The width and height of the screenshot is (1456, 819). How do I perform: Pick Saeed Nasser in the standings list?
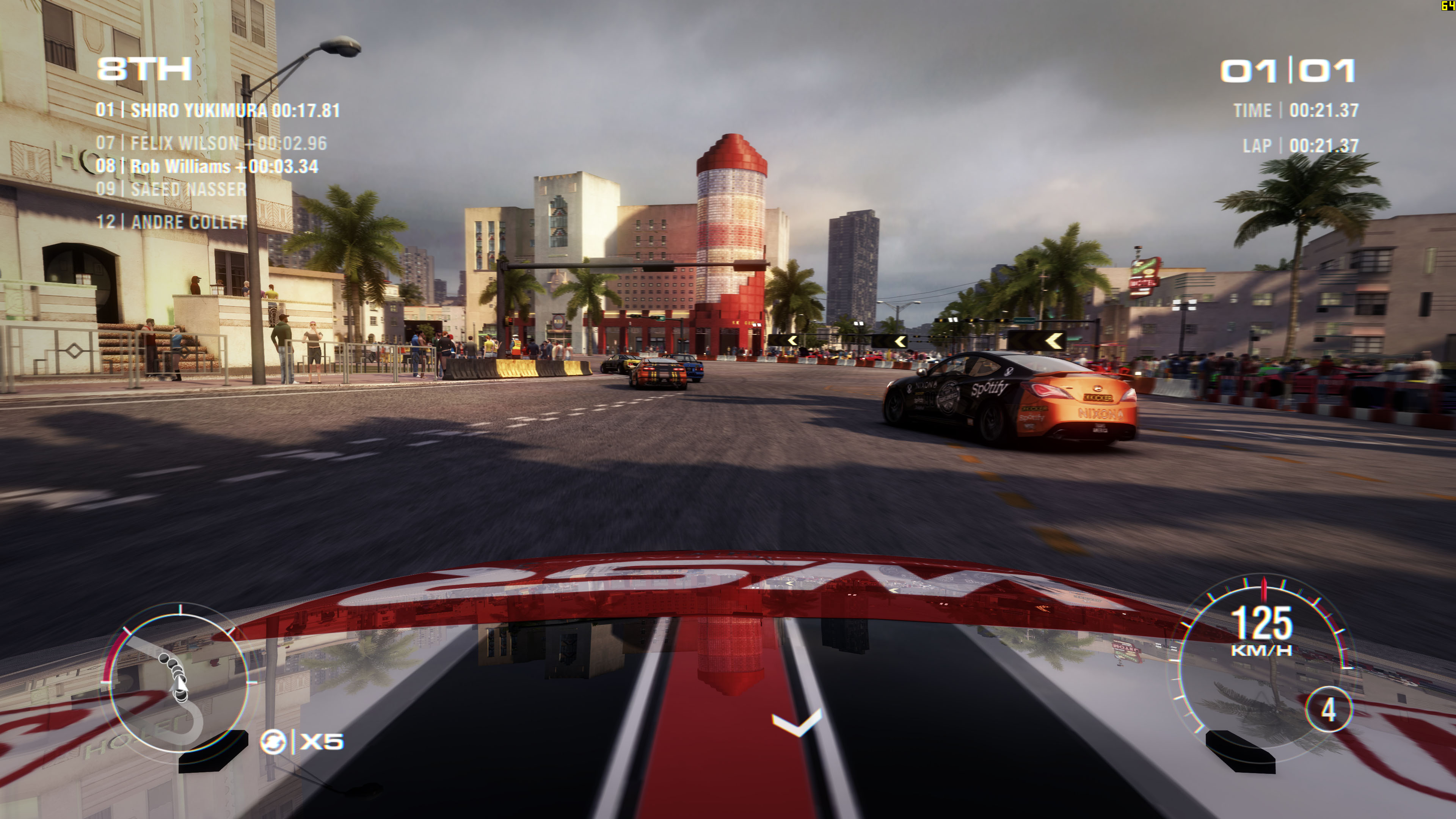pyautogui.click(x=171, y=189)
